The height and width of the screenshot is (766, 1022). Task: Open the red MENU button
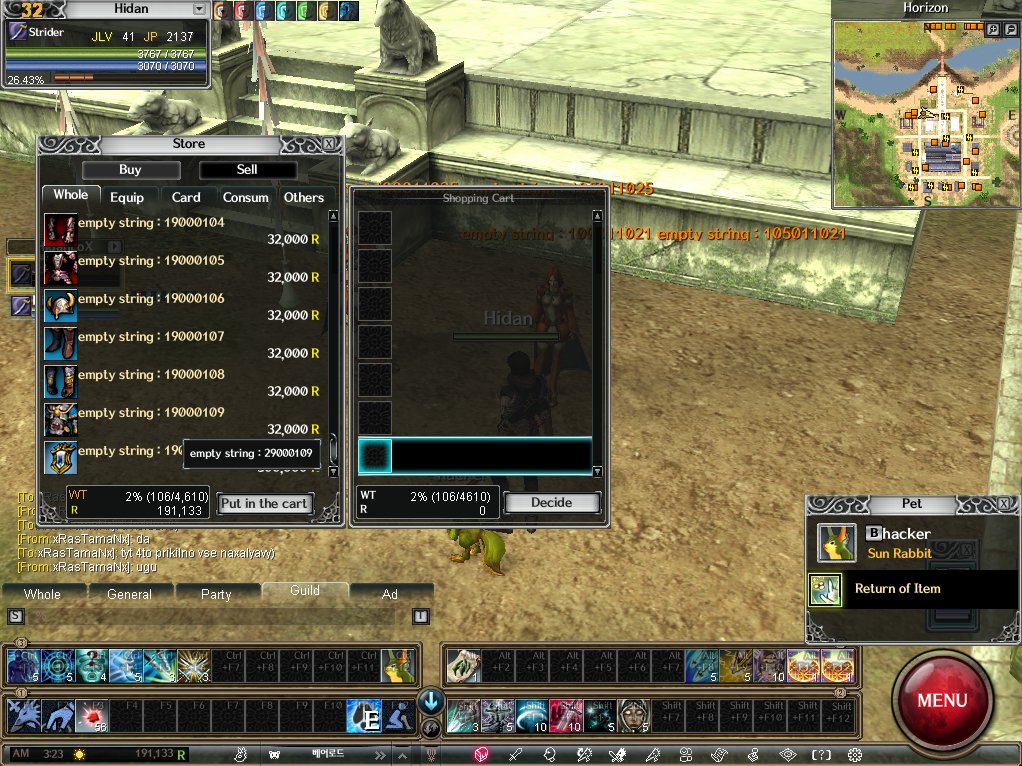[941, 699]
